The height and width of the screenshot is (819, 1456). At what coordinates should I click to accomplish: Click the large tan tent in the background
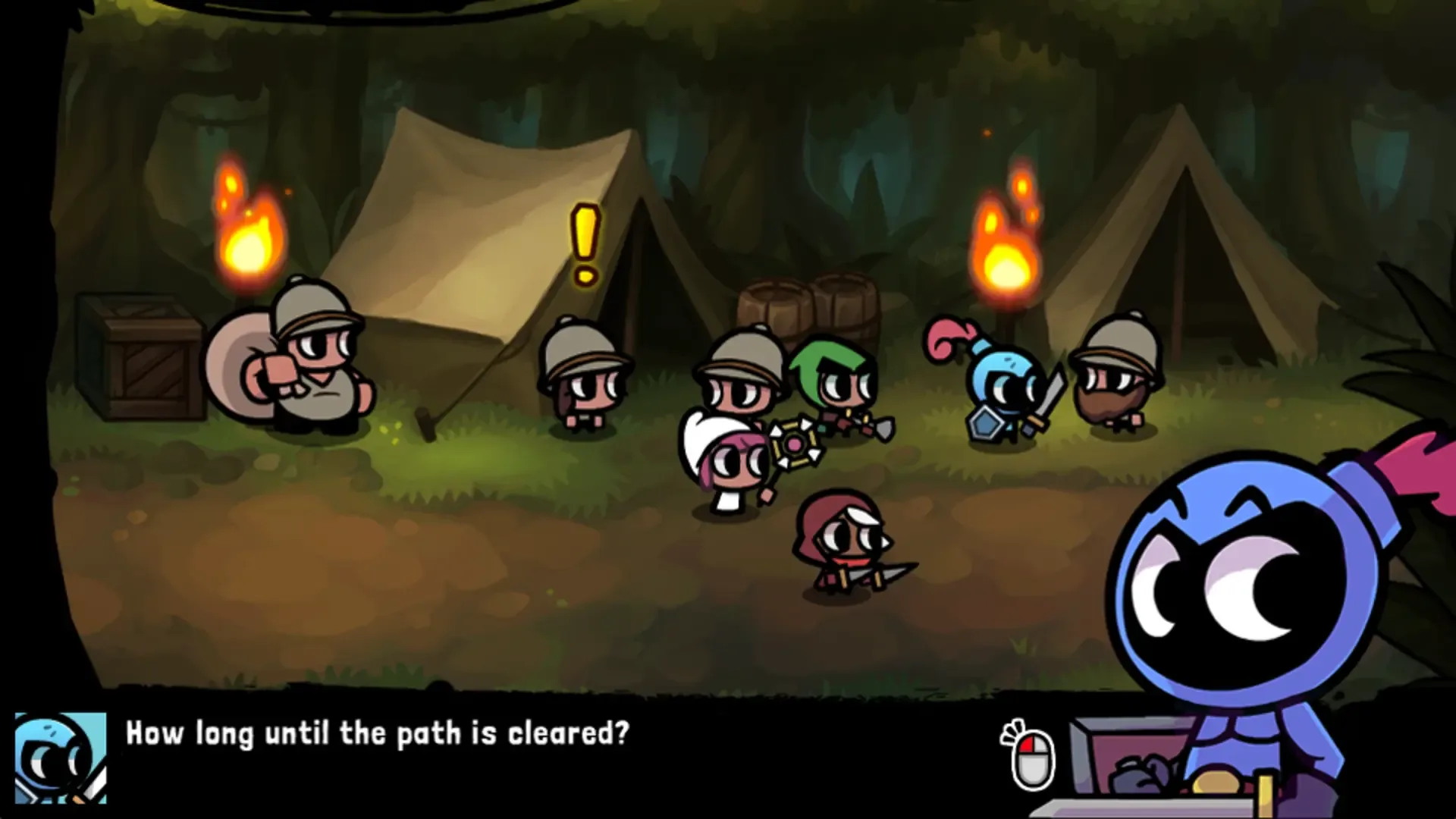485,227
